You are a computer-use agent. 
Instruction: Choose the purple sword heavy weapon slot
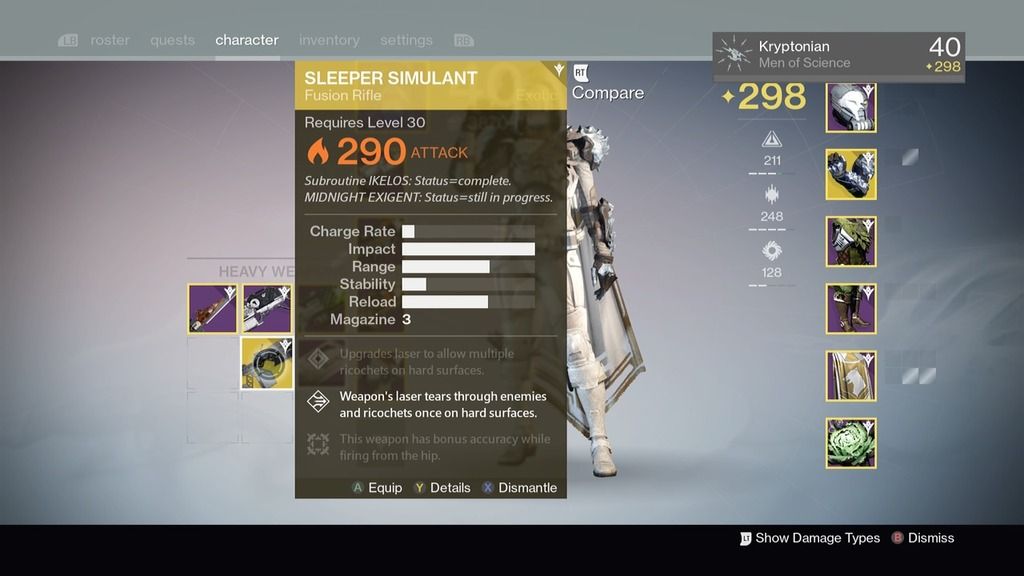[212, 308]
